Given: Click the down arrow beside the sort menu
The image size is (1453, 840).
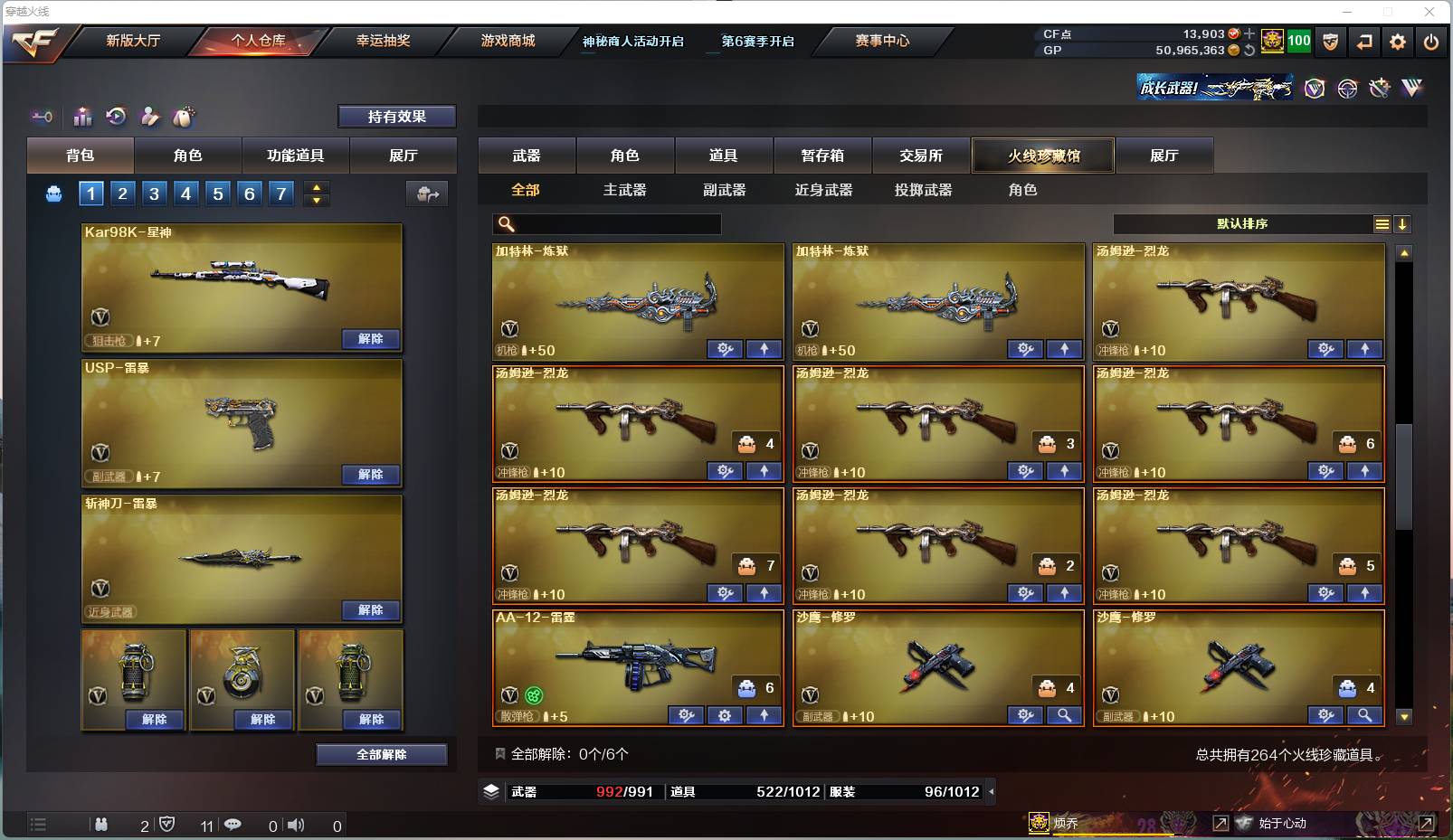Looking at the screenshot, I should pos(1403,223).
